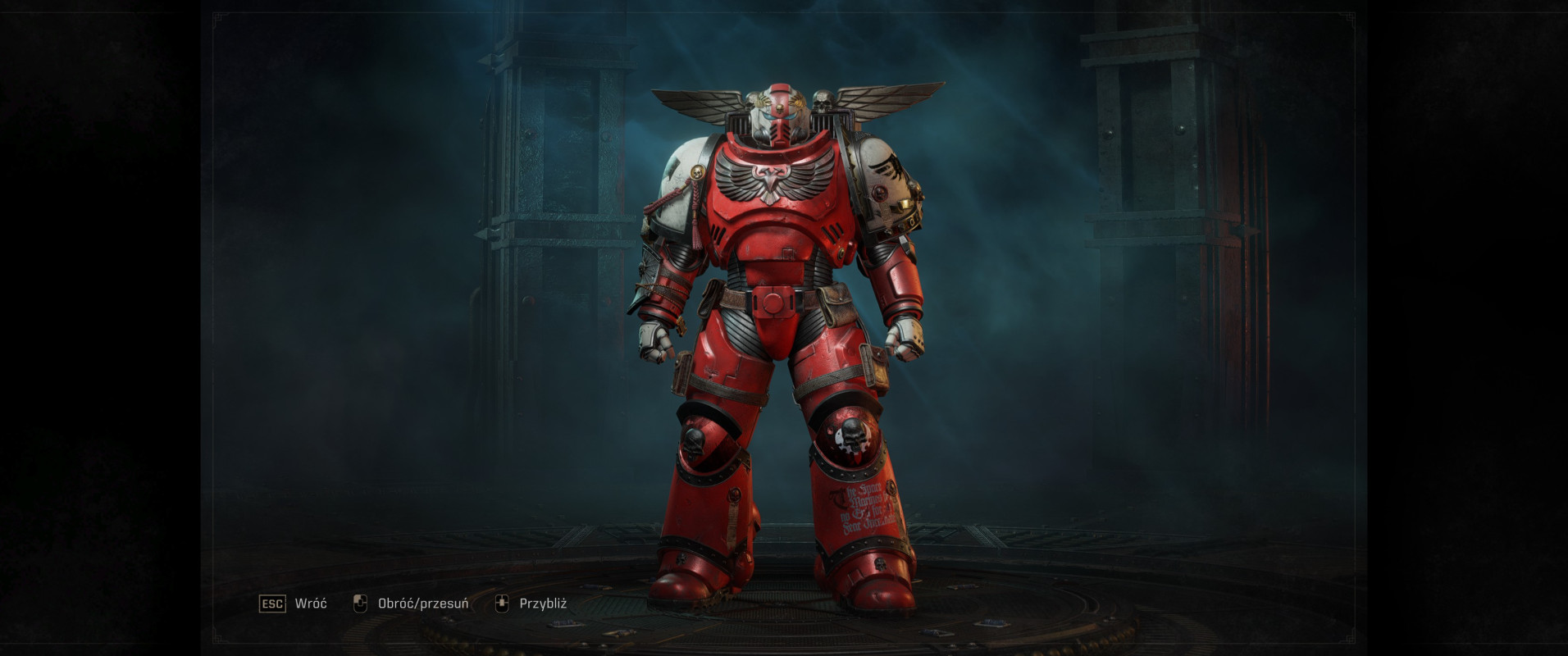Viewport: 1568px width, 656px height.
Task: Click the right mouse button icon beside Przybliż
Action: coord(504,603)
